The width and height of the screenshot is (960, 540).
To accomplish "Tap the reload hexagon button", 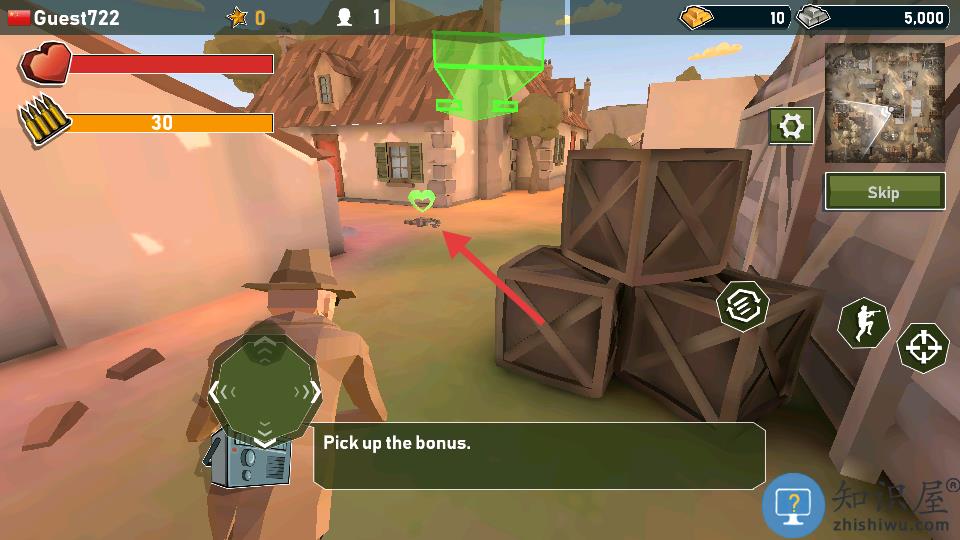I will (x=743, y=304).
